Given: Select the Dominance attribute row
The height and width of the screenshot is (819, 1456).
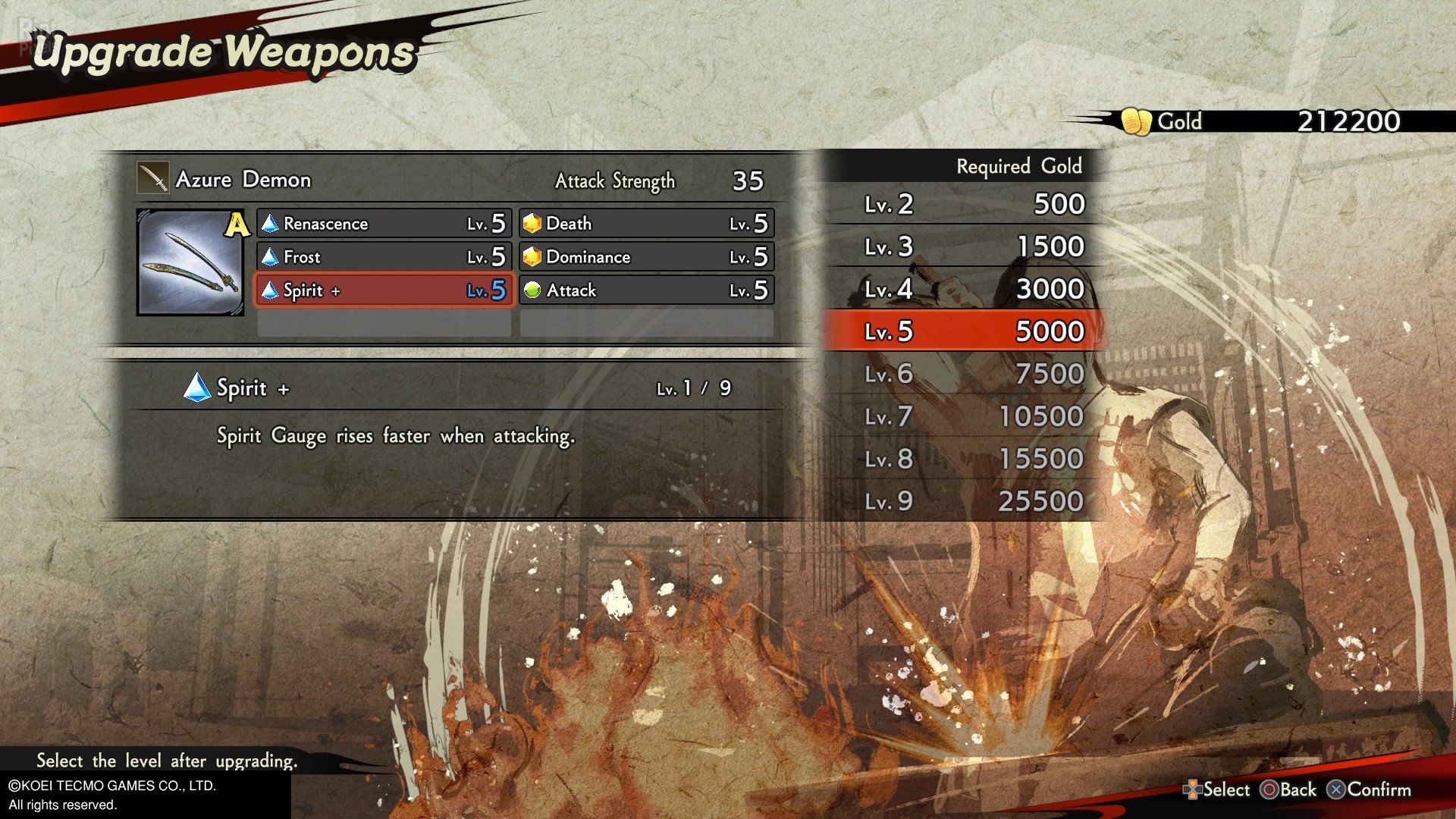Looking at the screenshot, I should [x=647, y=257].
